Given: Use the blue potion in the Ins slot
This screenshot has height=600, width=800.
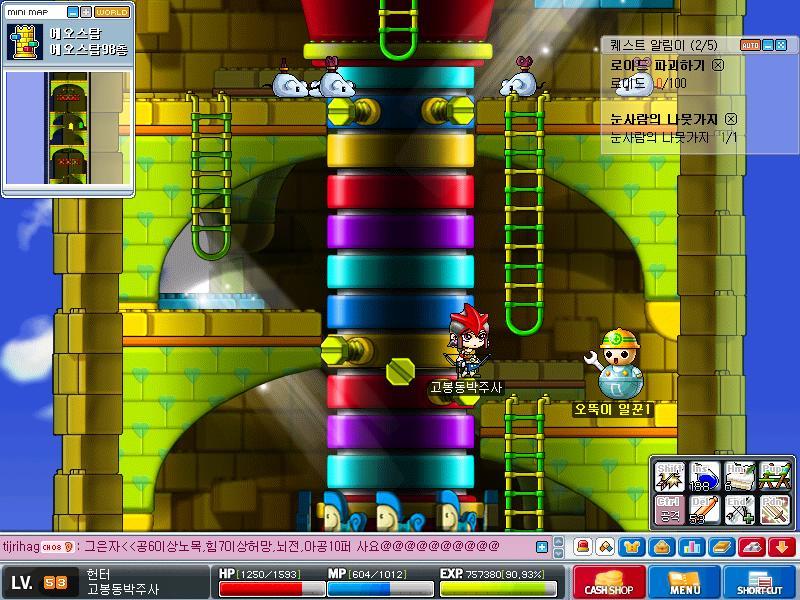Looking at the screenshot, I should click(704, 476).
